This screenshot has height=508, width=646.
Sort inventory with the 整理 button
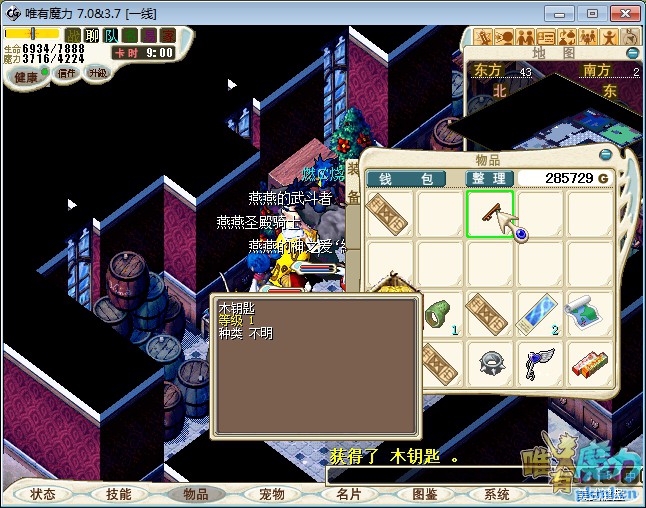490,179
